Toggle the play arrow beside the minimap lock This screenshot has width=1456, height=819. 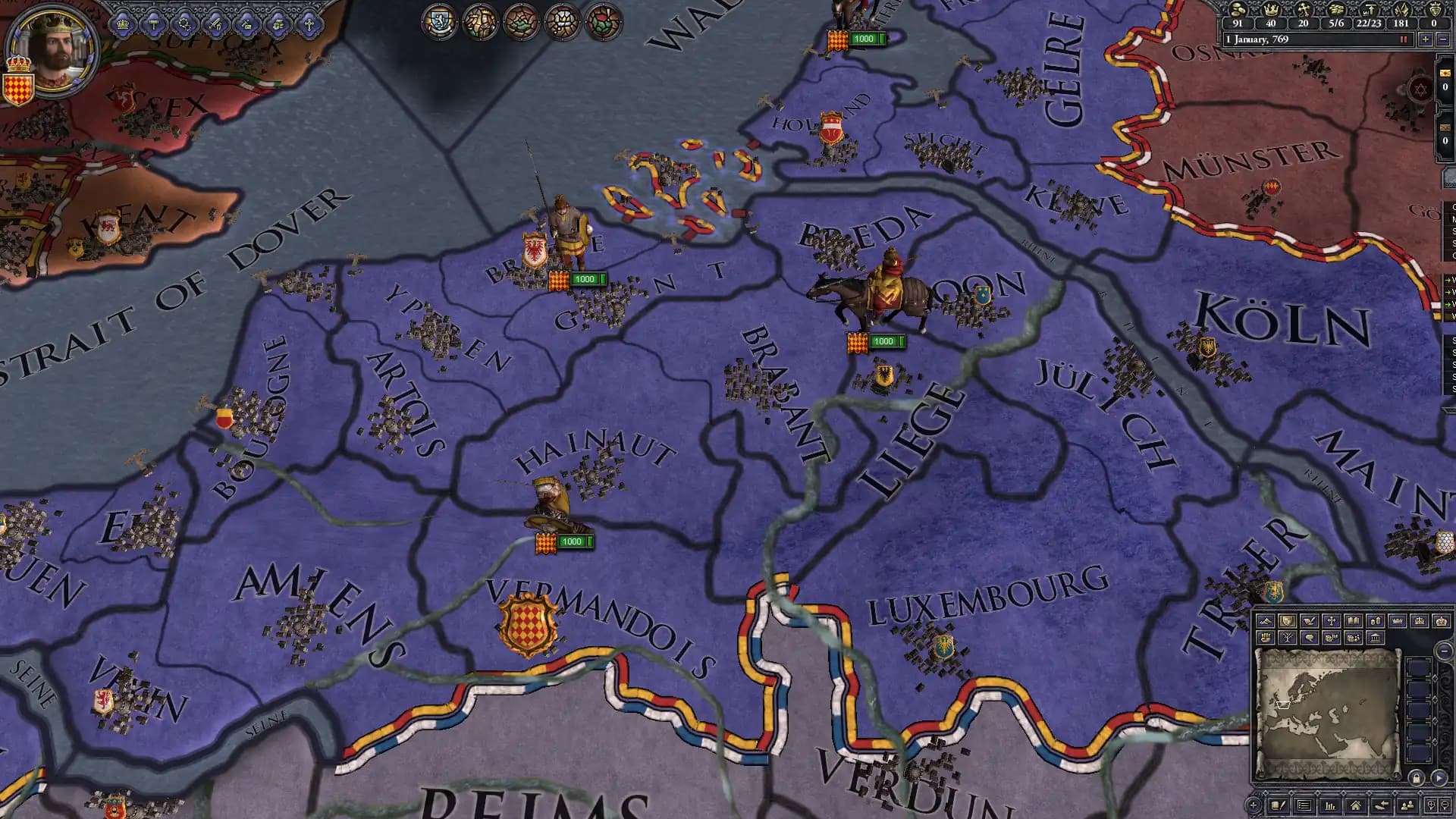coord(1439,777)
